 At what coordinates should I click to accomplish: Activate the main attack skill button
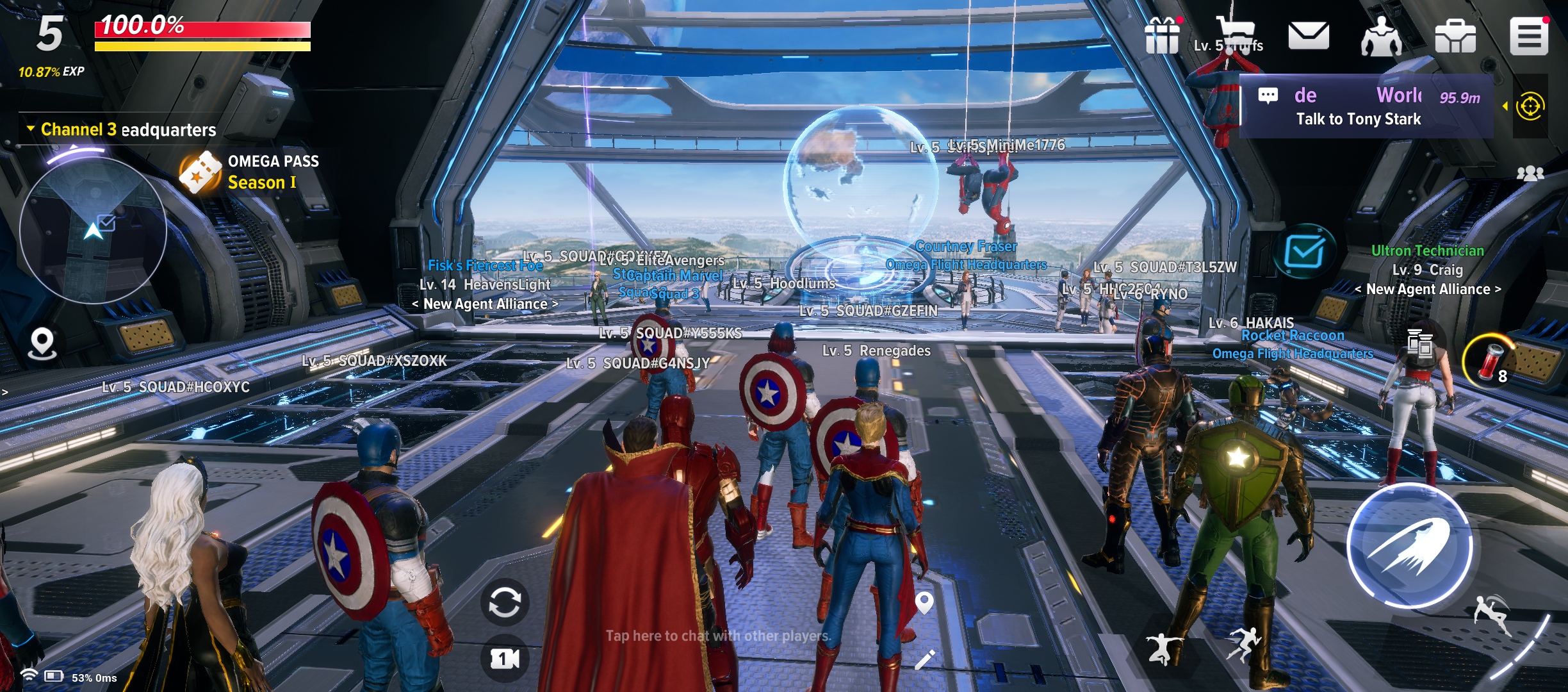pos(1409,545)
